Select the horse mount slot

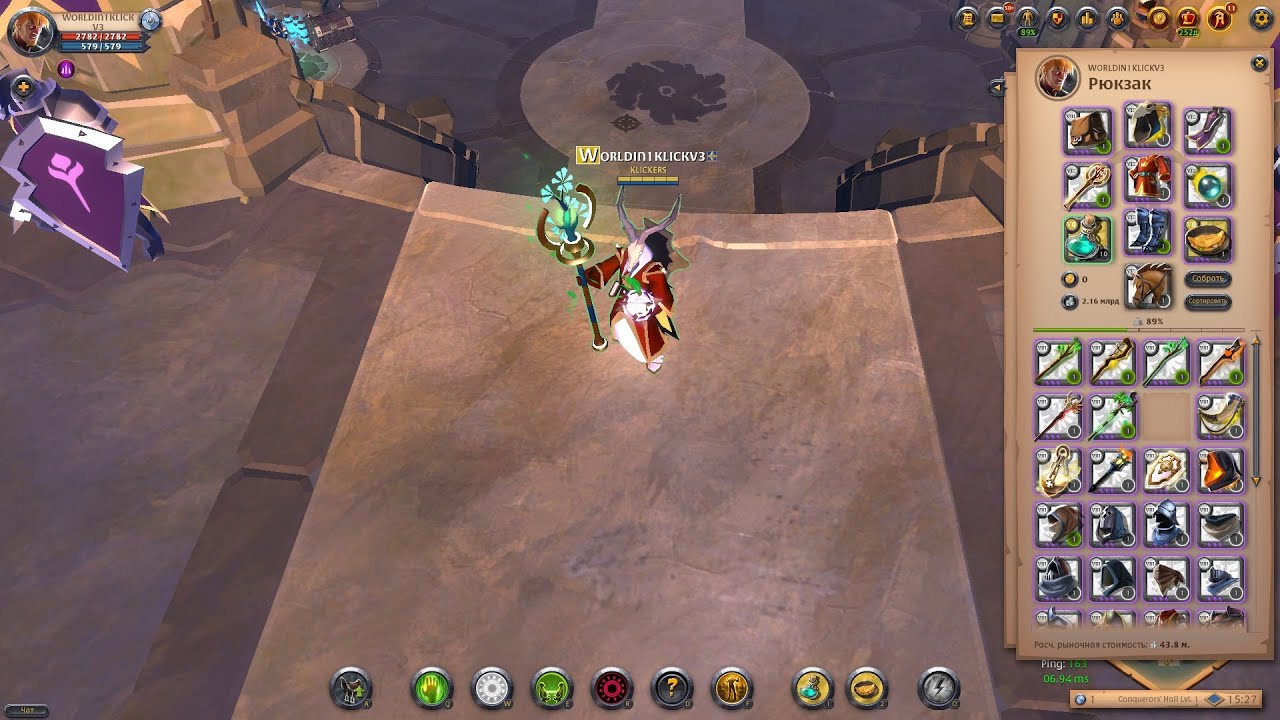pyautogui.click(x=1148, y=288)
